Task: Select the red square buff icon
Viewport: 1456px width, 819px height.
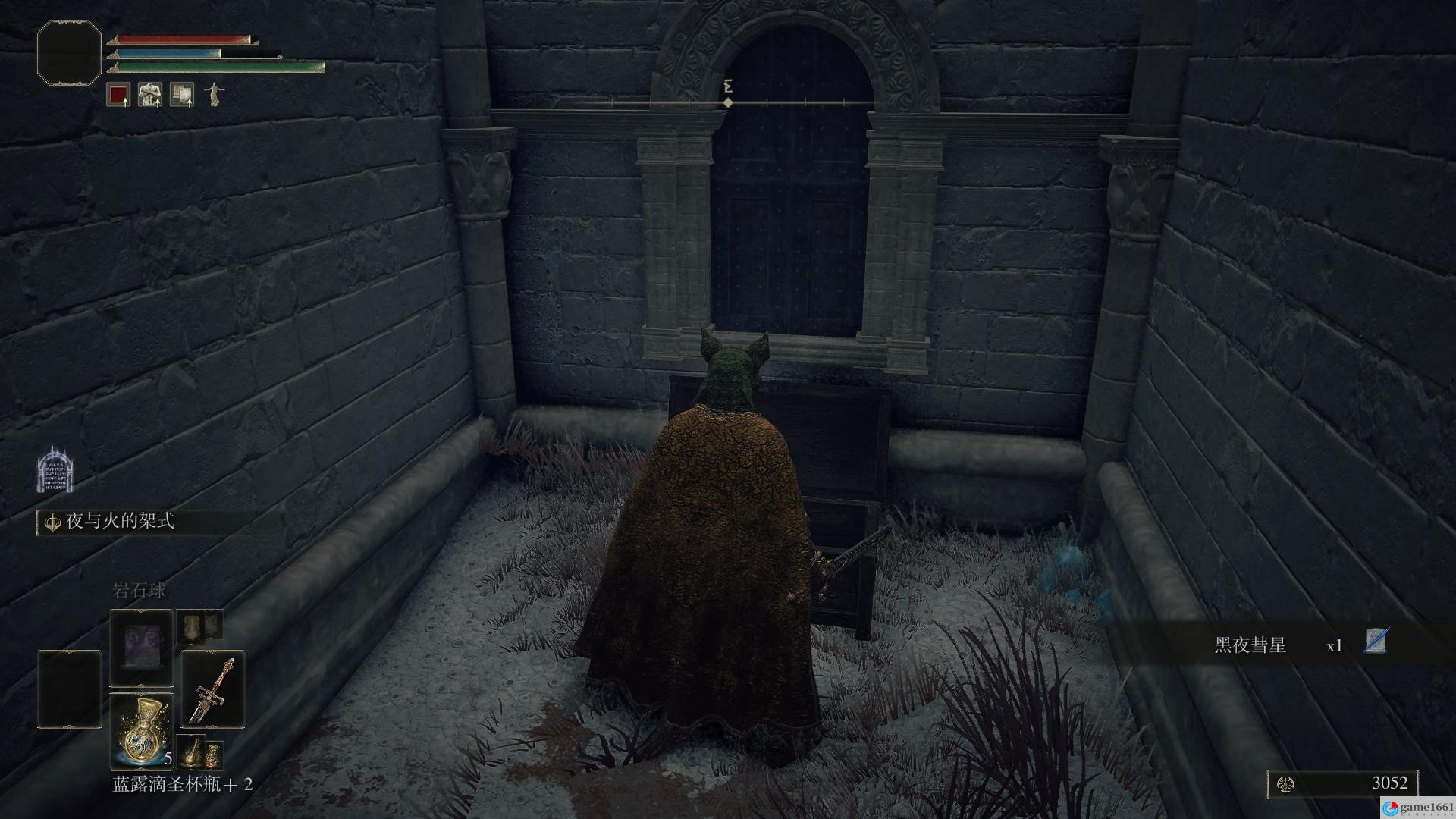Action: click(118, 95)
